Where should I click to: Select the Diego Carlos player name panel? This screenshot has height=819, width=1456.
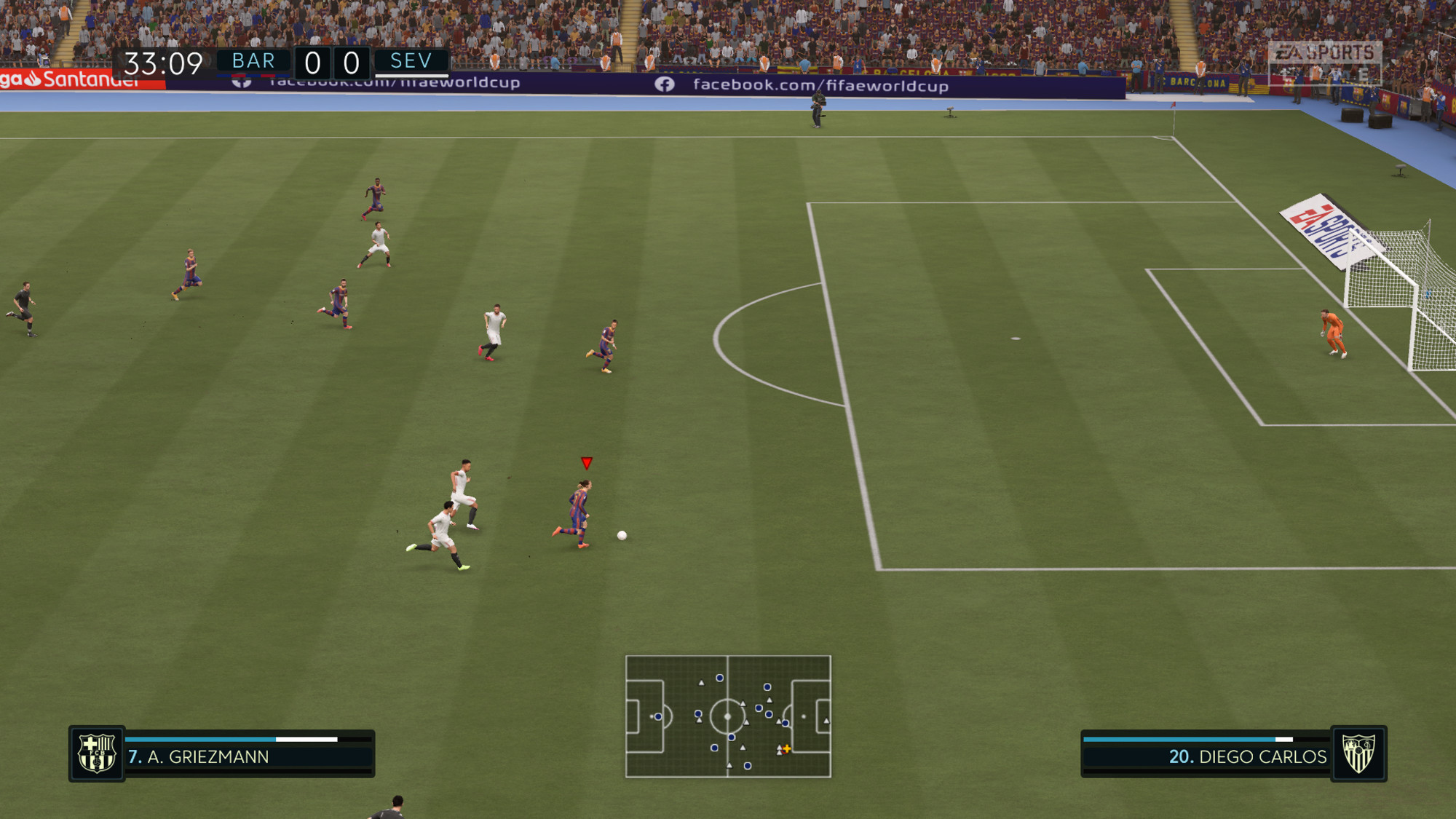[1206, 756]
